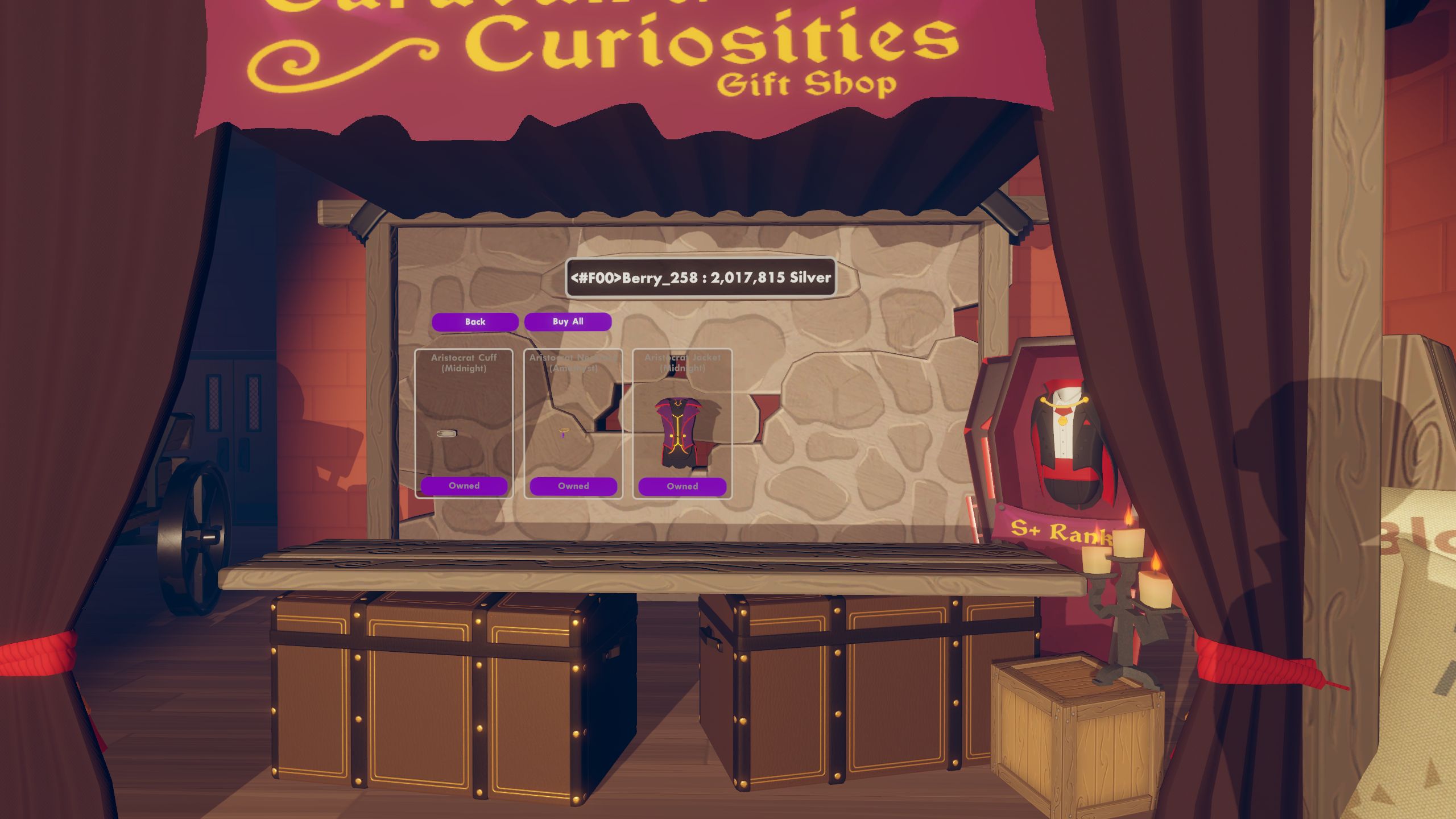Click Owned under Aristocrat Jacket (Midnight)
This screenshot has height=819, width=1456.
[682, 487]
